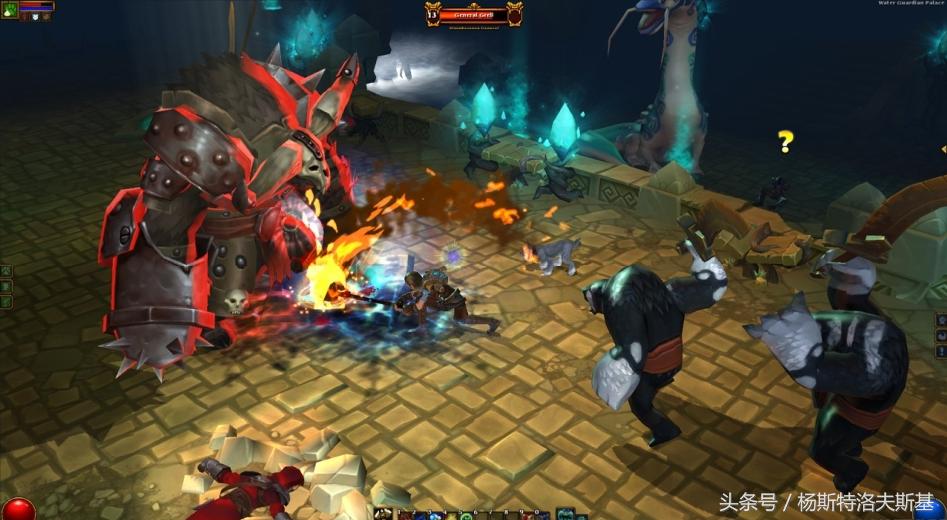Activate the teal skill icon right of the hotbar

[x=566, y=514]
